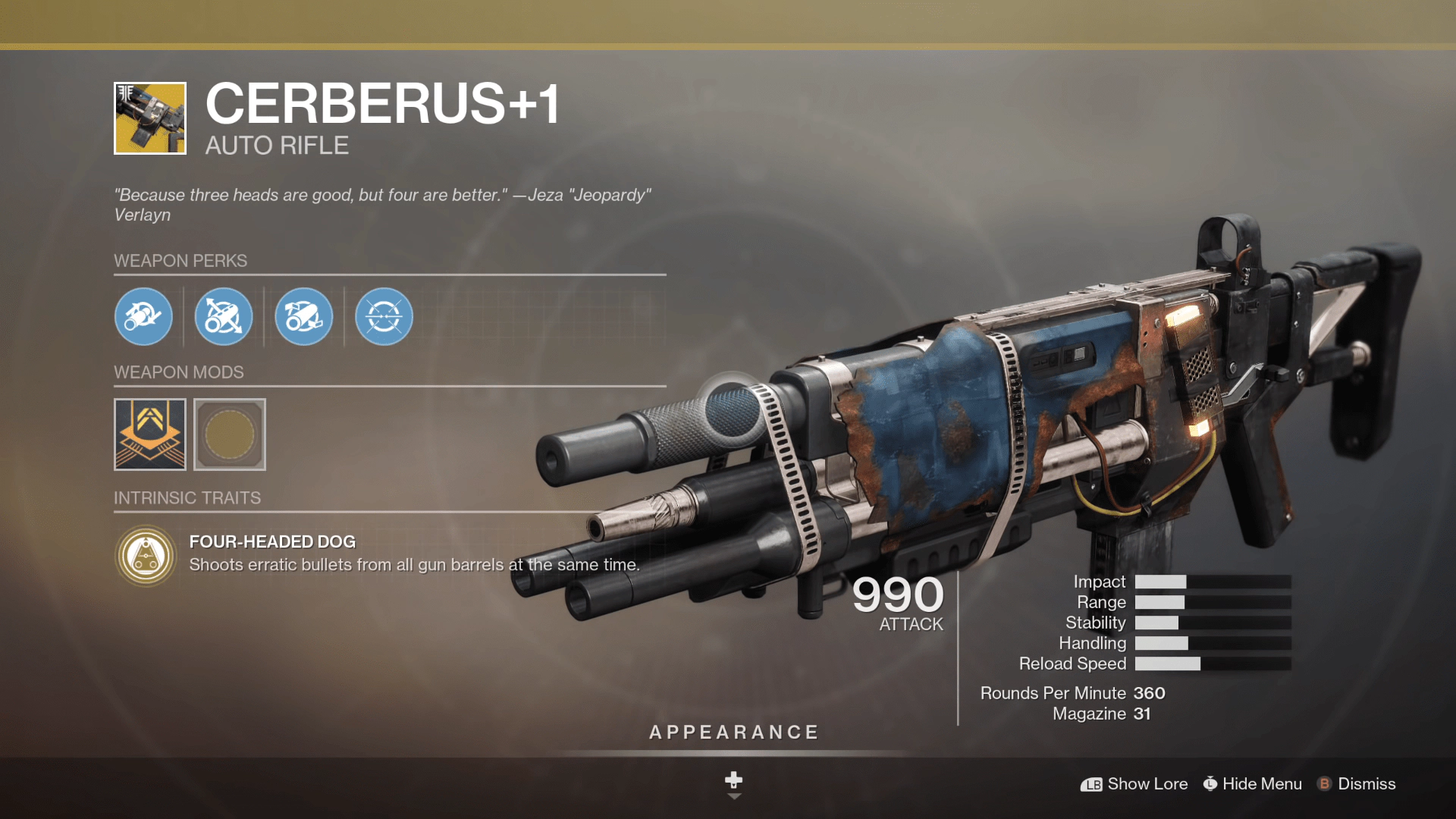Open the Appearance section
1456x819 pixels.
tap(734, 733)
